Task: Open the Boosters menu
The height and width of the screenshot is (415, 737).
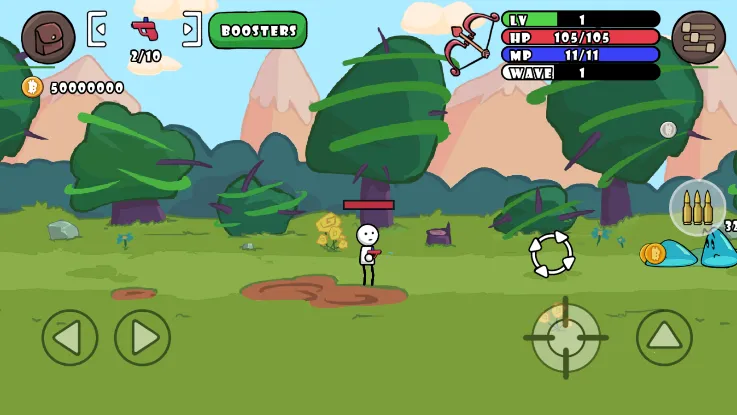Action: (258, 30)
